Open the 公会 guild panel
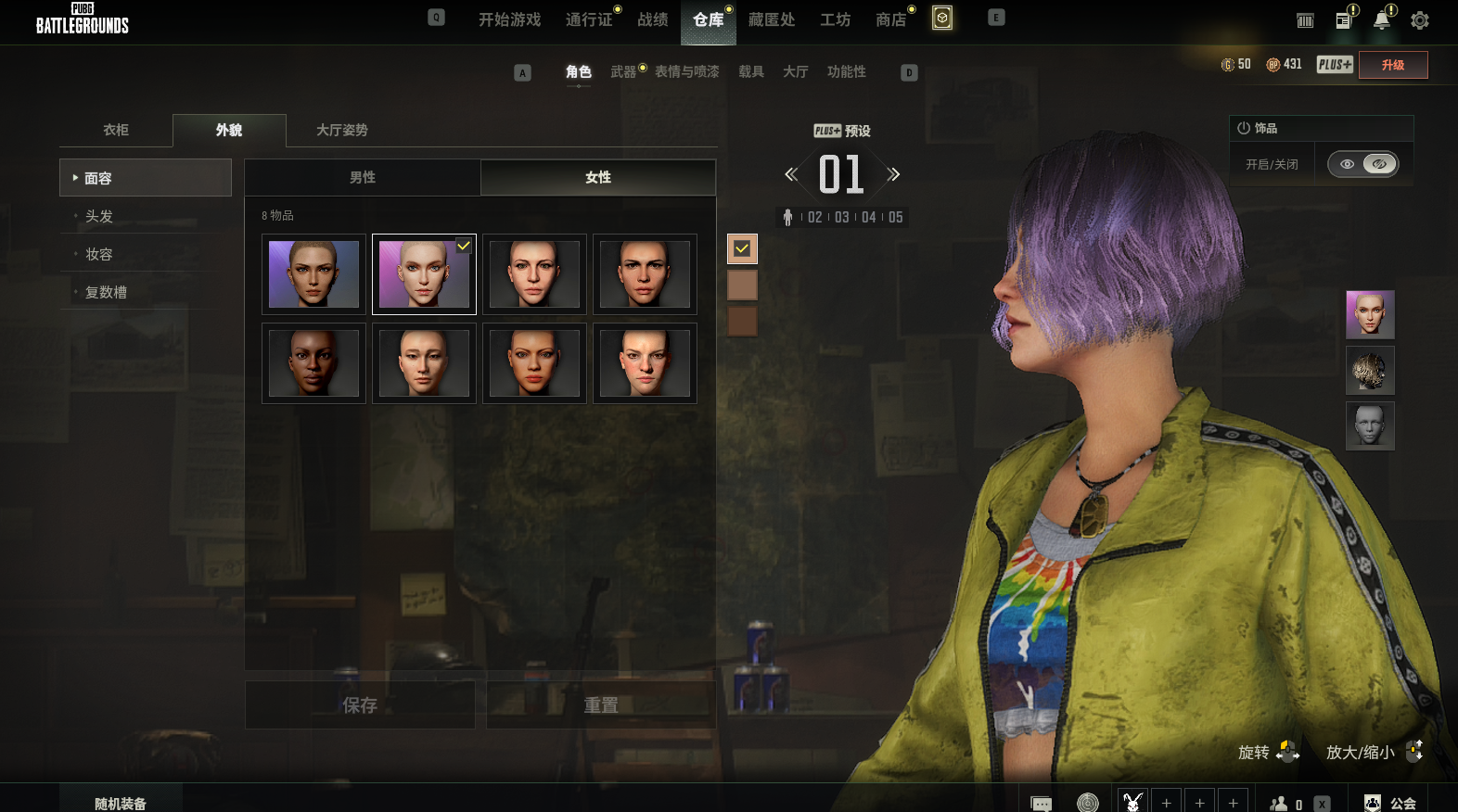 [x=1390, y=803]
